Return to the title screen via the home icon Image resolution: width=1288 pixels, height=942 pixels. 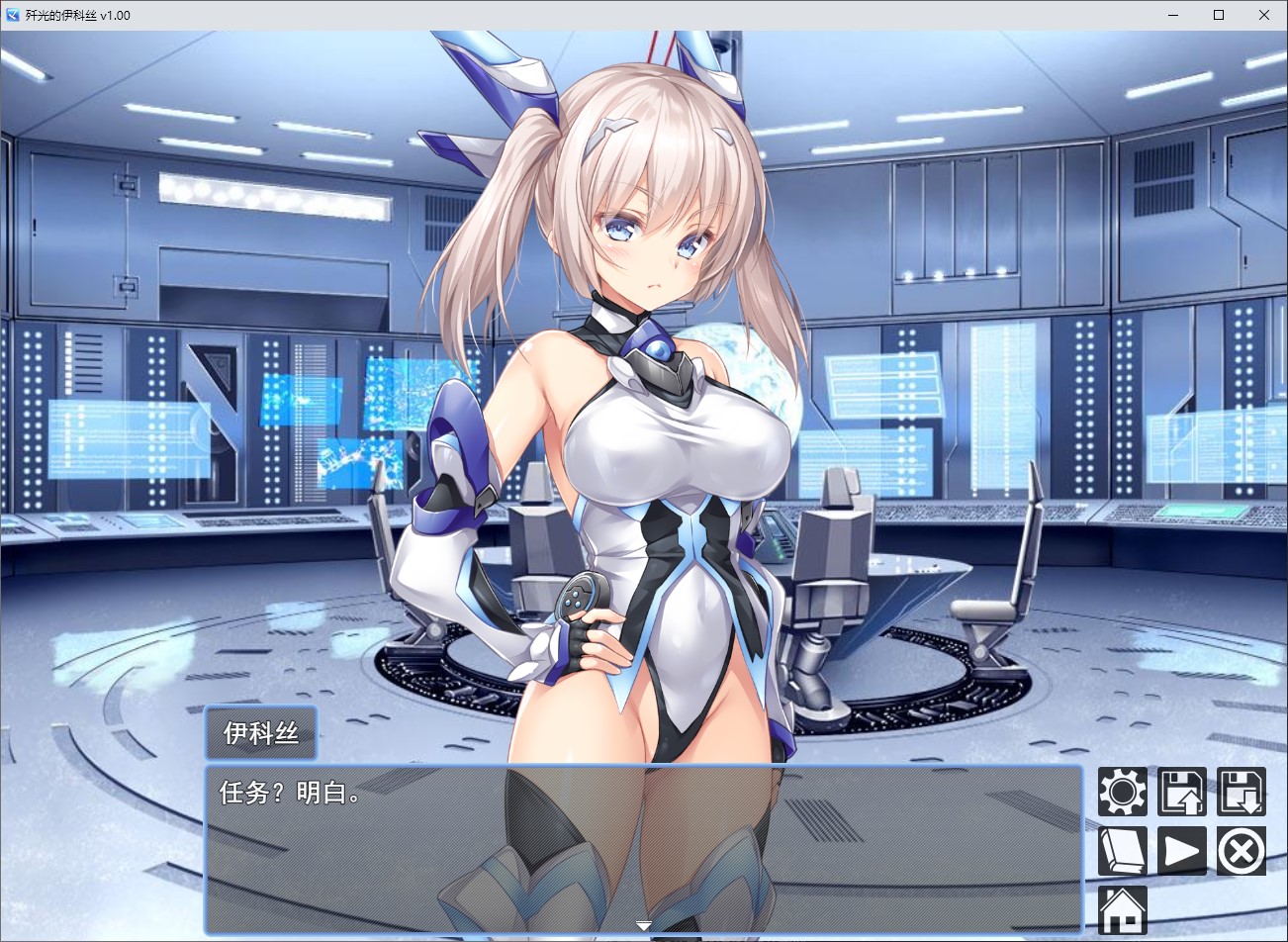click(1122, 908)
